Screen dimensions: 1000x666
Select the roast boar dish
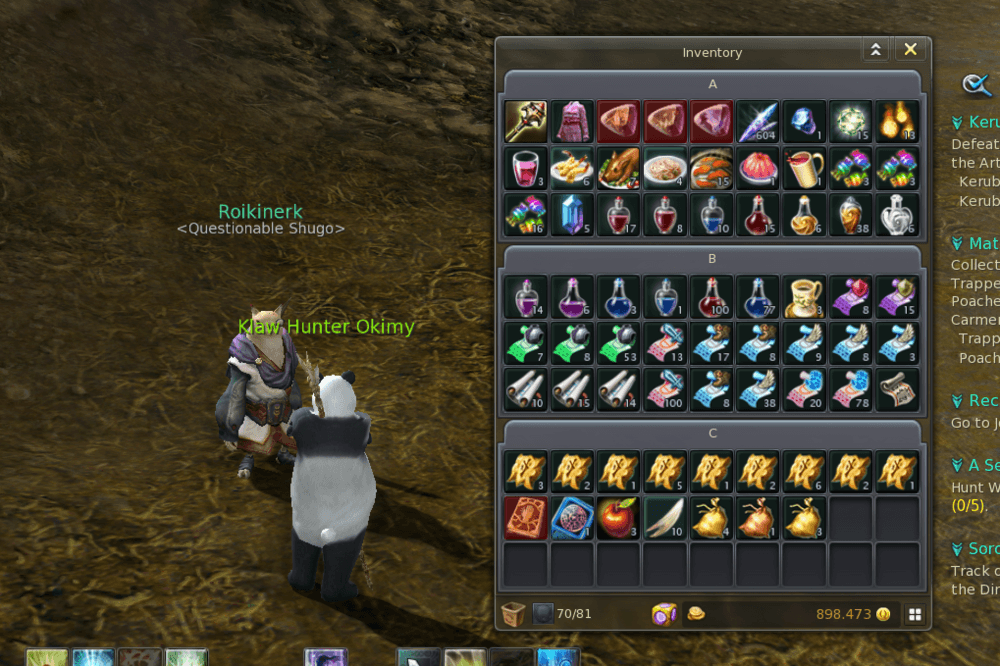pos(619,167)
